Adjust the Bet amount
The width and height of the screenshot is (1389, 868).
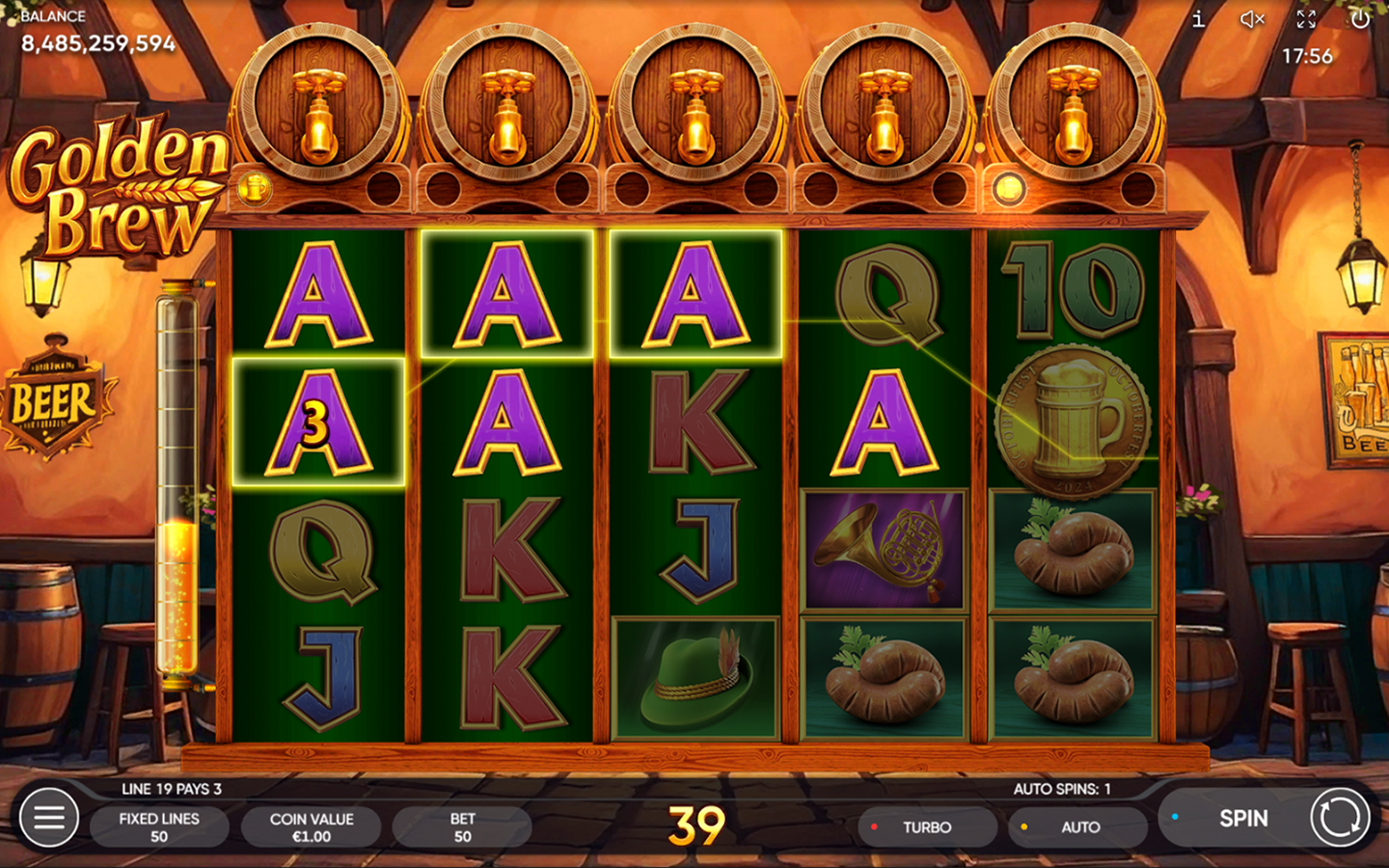[462, 827]
